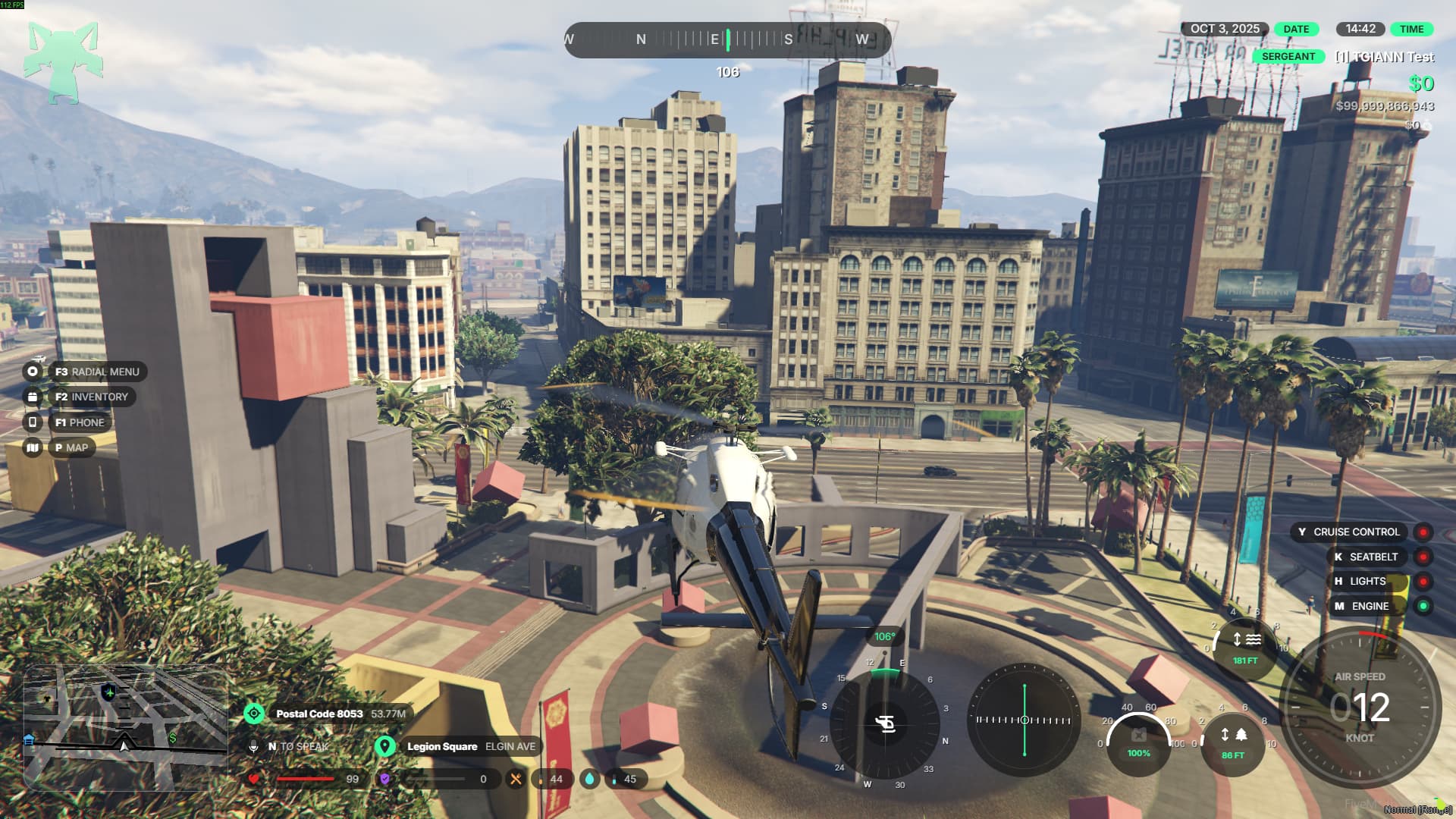Screen dimensions: 1456x819
Task: Click the microphone voice icon
Action: click(254, 746)
